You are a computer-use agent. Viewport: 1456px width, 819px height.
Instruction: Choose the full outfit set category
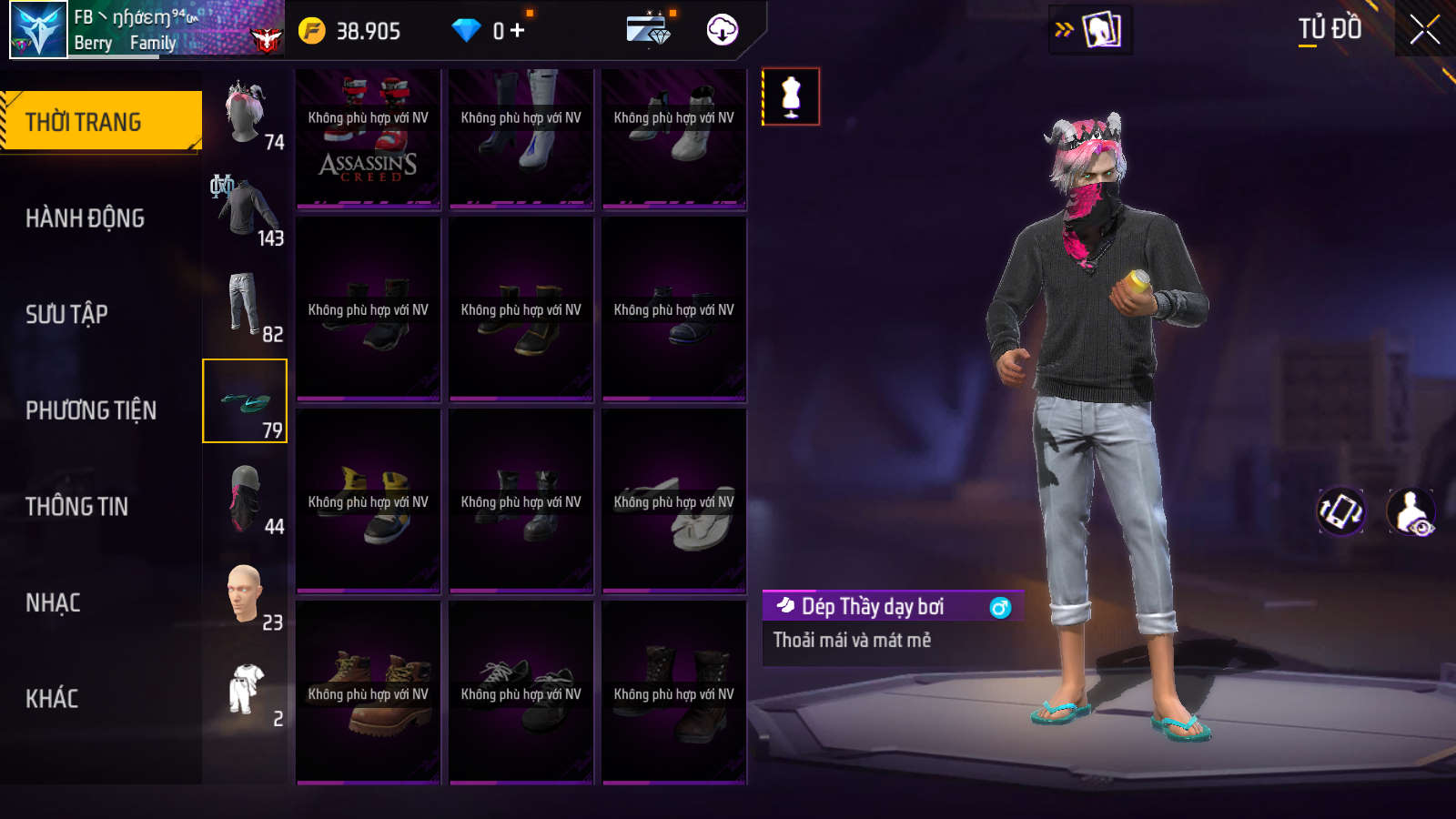click(x=245, y=690)
